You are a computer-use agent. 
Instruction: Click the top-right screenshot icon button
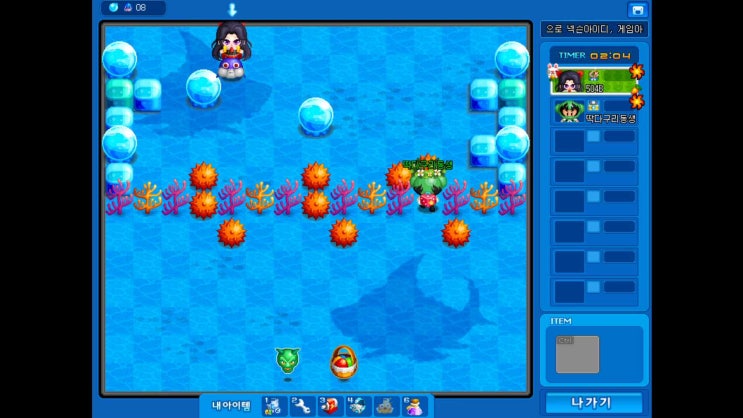coord(637,9)
